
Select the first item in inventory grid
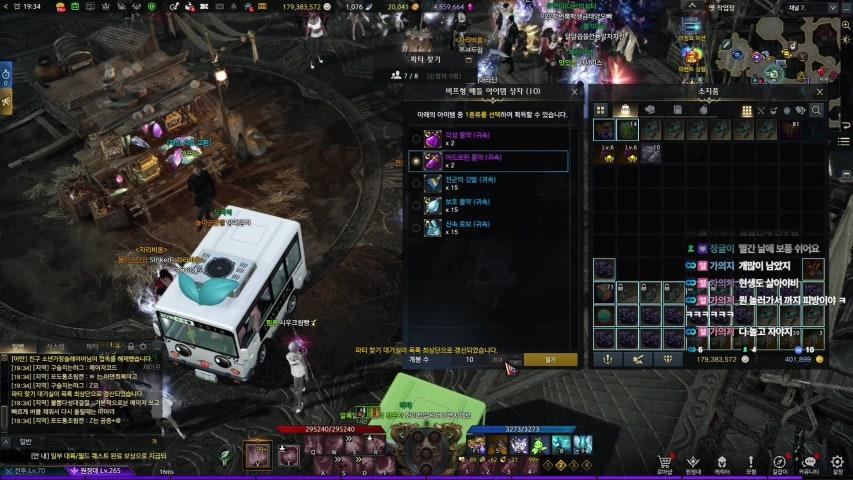pos(604,129)
